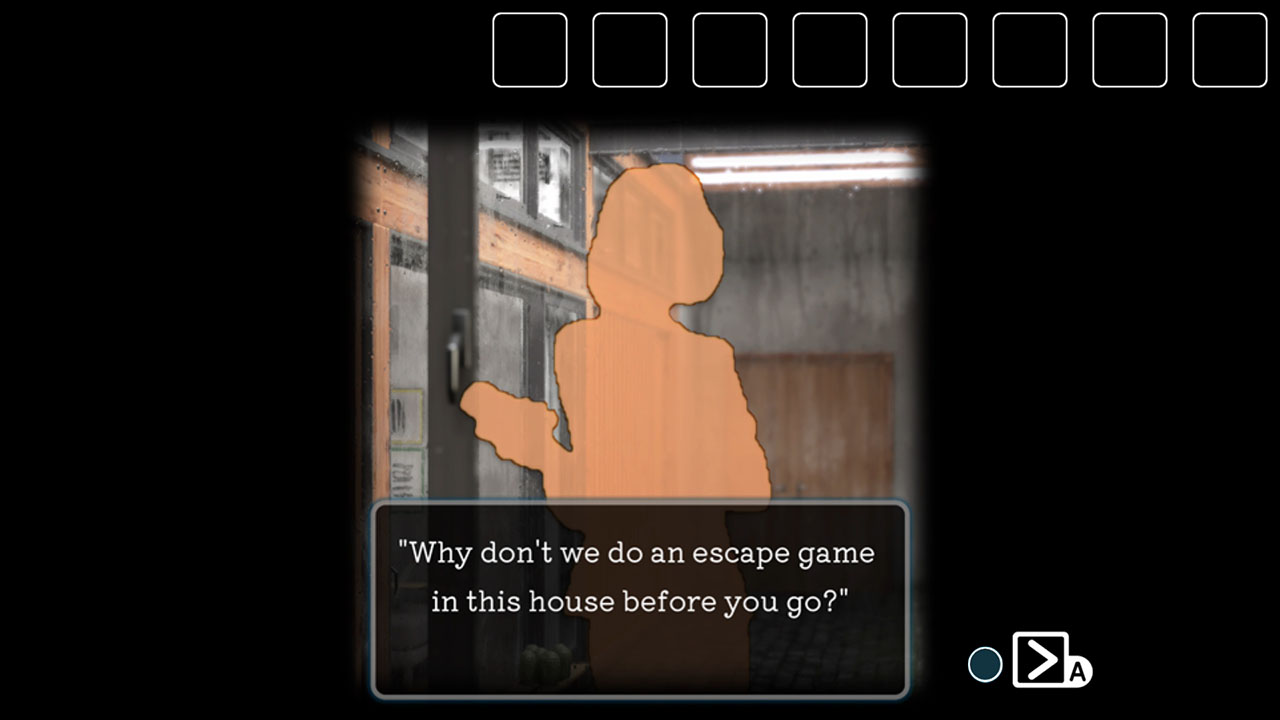The image size is (1280, 720).
Task: Select the fifth inventory slot
Action: tap(929, 50)
